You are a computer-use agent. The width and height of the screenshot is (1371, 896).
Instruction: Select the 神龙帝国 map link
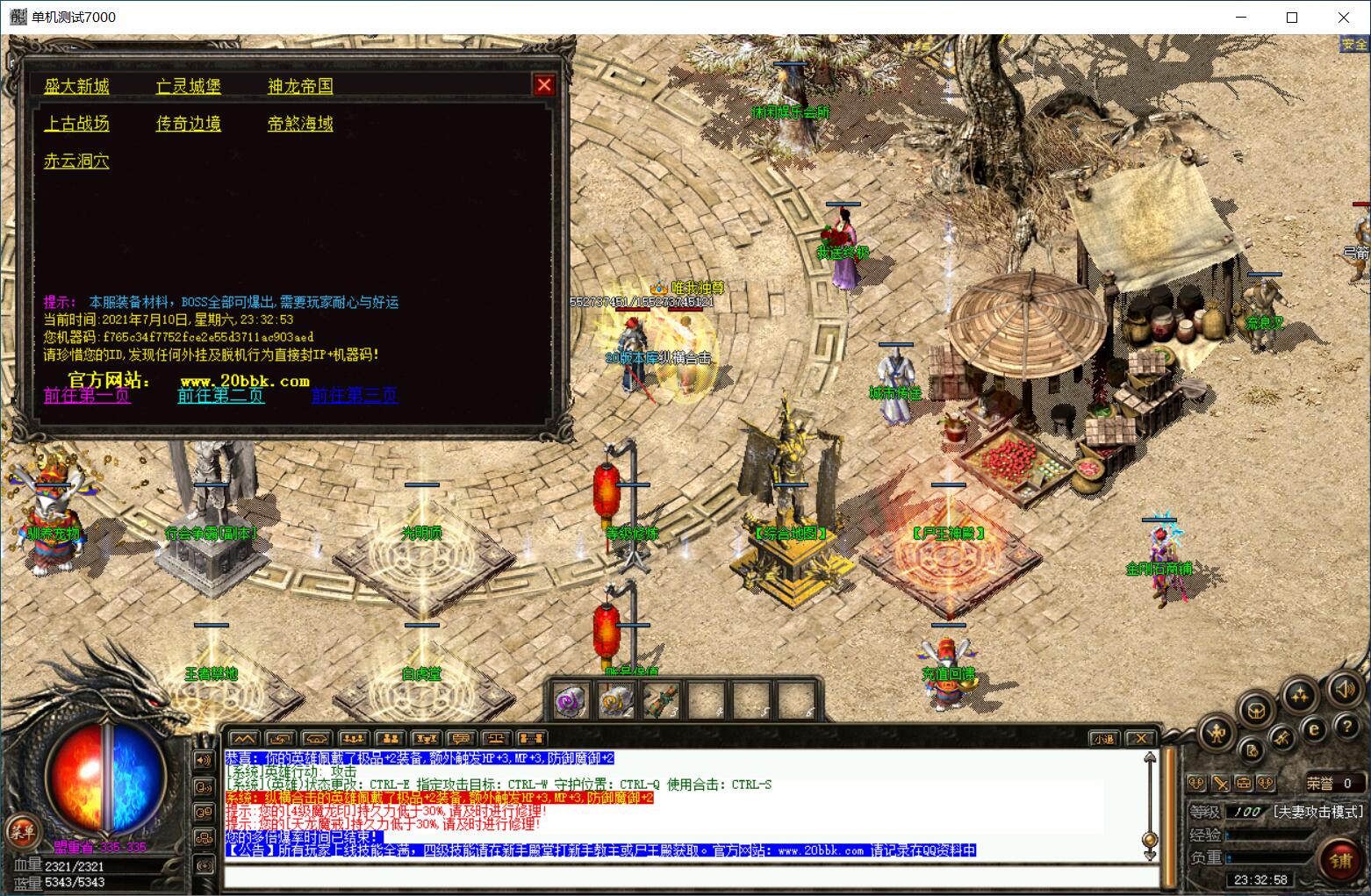tap(300, 86)
